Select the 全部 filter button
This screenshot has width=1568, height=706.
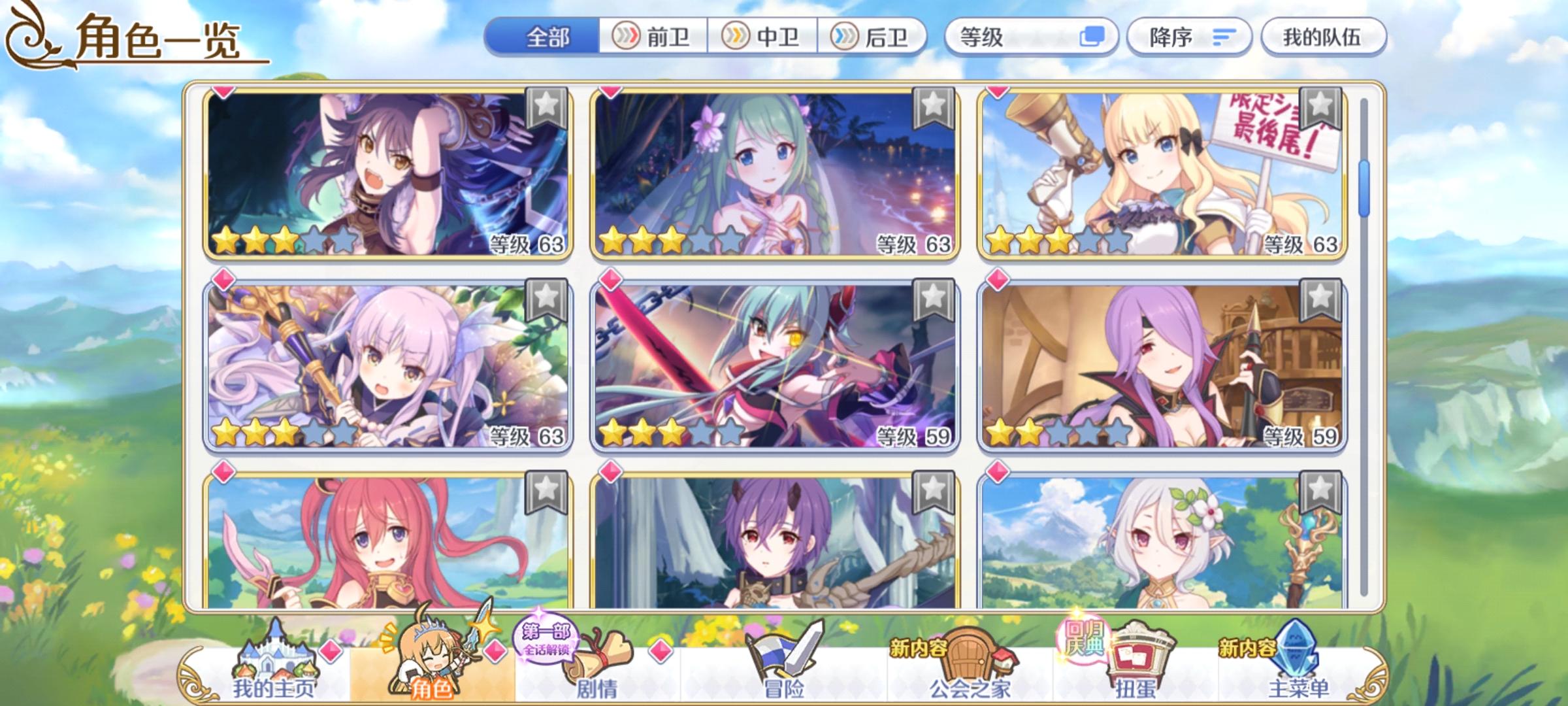pyautogui.click(x=549, y=38)
